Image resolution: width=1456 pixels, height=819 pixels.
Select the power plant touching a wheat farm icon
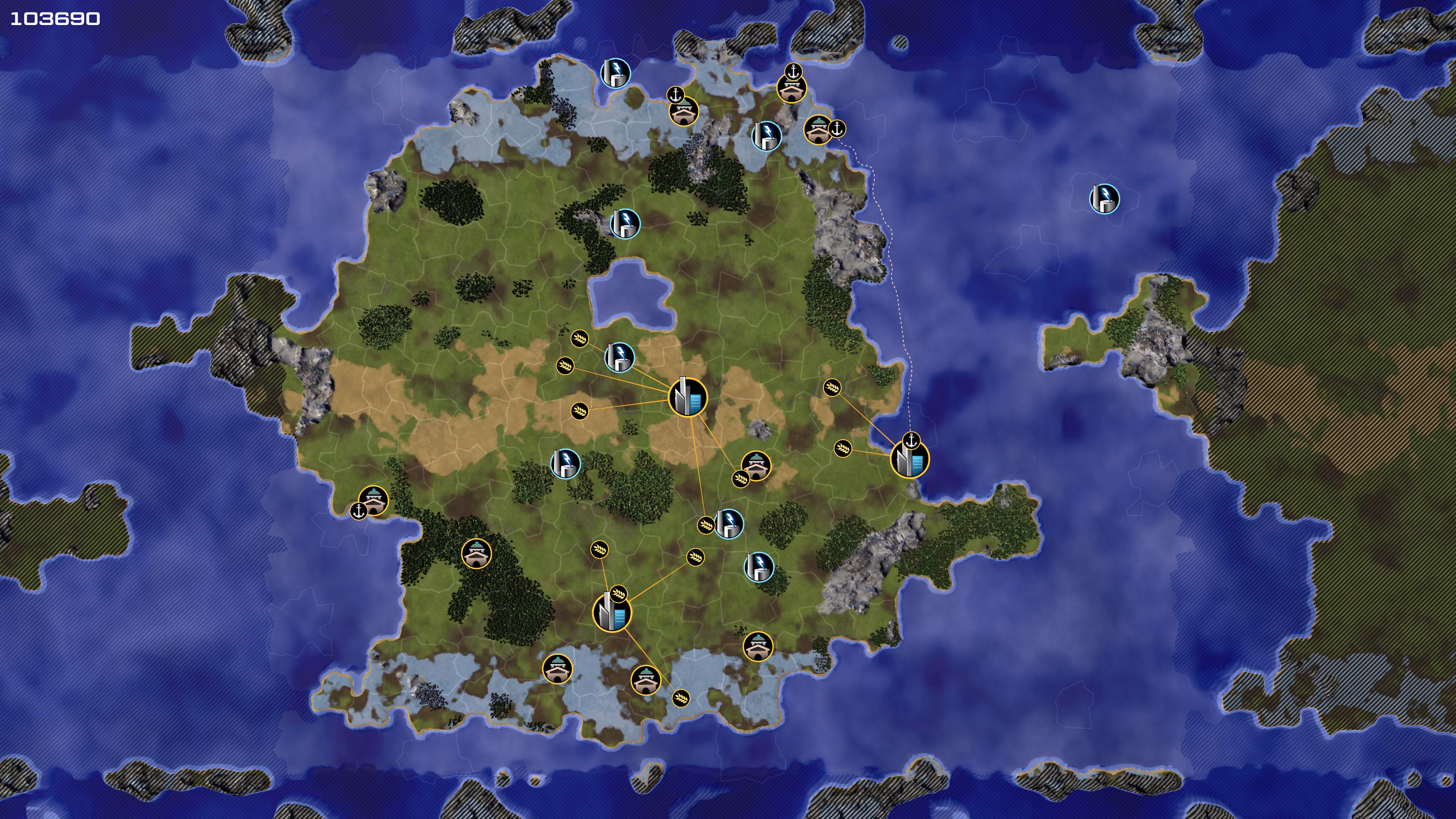pos(729,523)
